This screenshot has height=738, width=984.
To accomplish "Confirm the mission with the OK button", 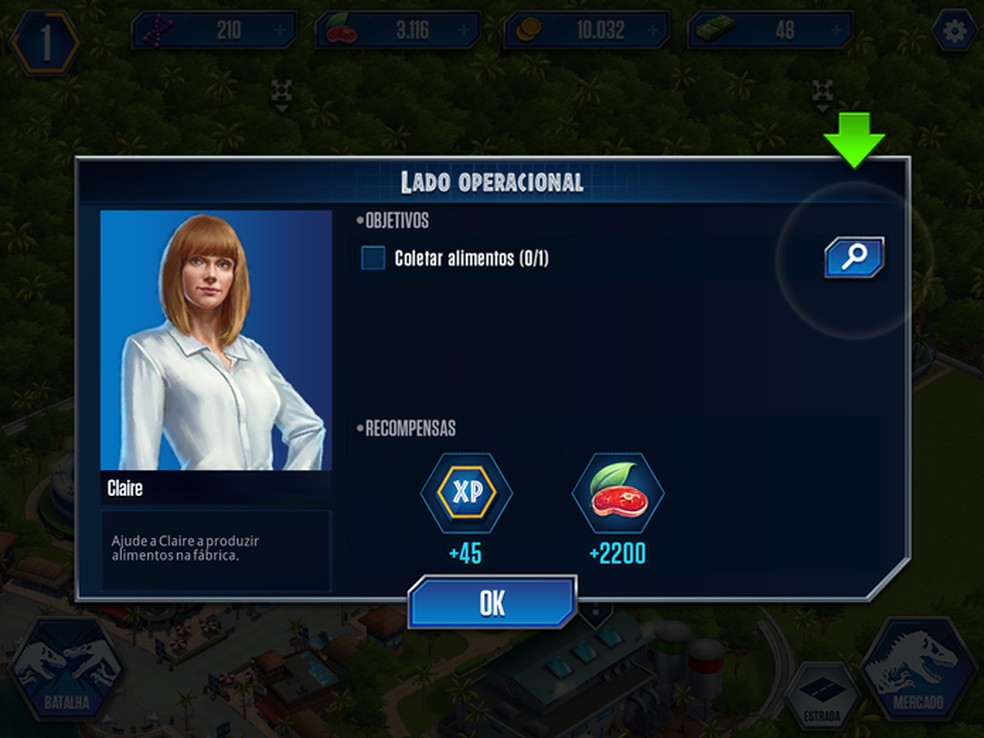I will (492, 603).
